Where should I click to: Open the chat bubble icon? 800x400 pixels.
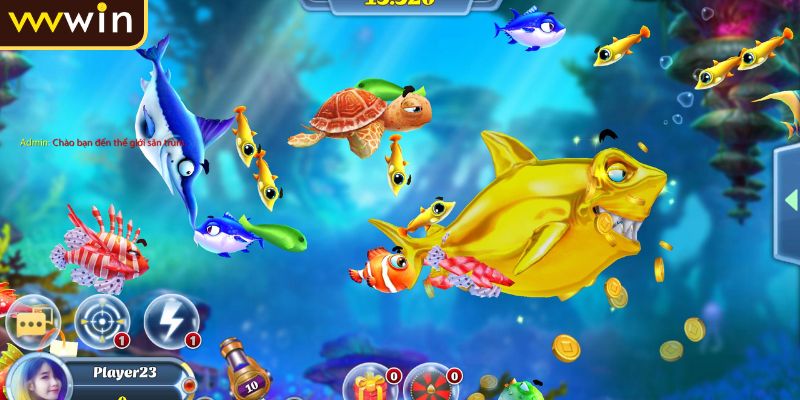[31, 321]
